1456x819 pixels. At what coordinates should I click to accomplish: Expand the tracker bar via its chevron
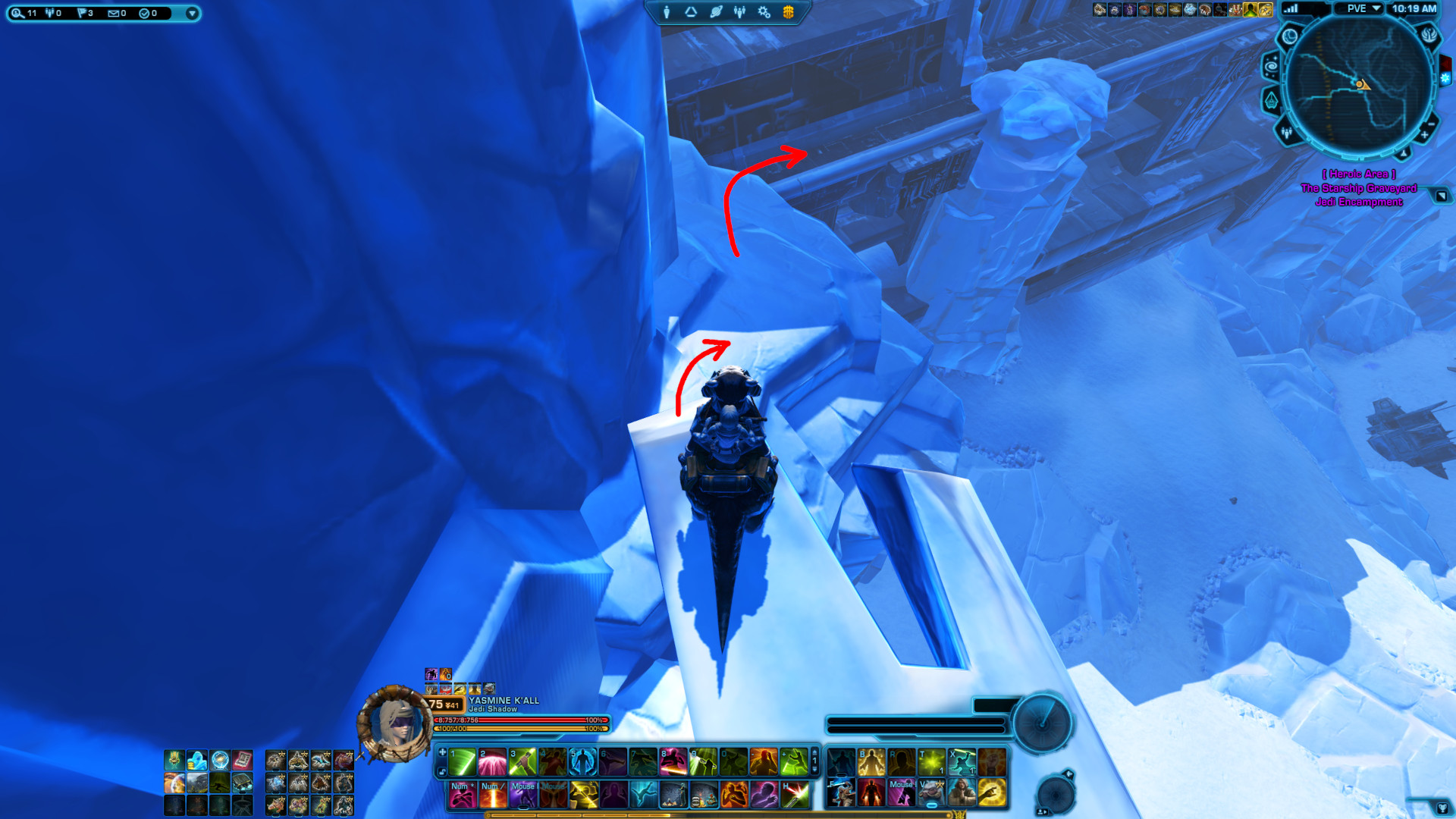click(192, 13)
